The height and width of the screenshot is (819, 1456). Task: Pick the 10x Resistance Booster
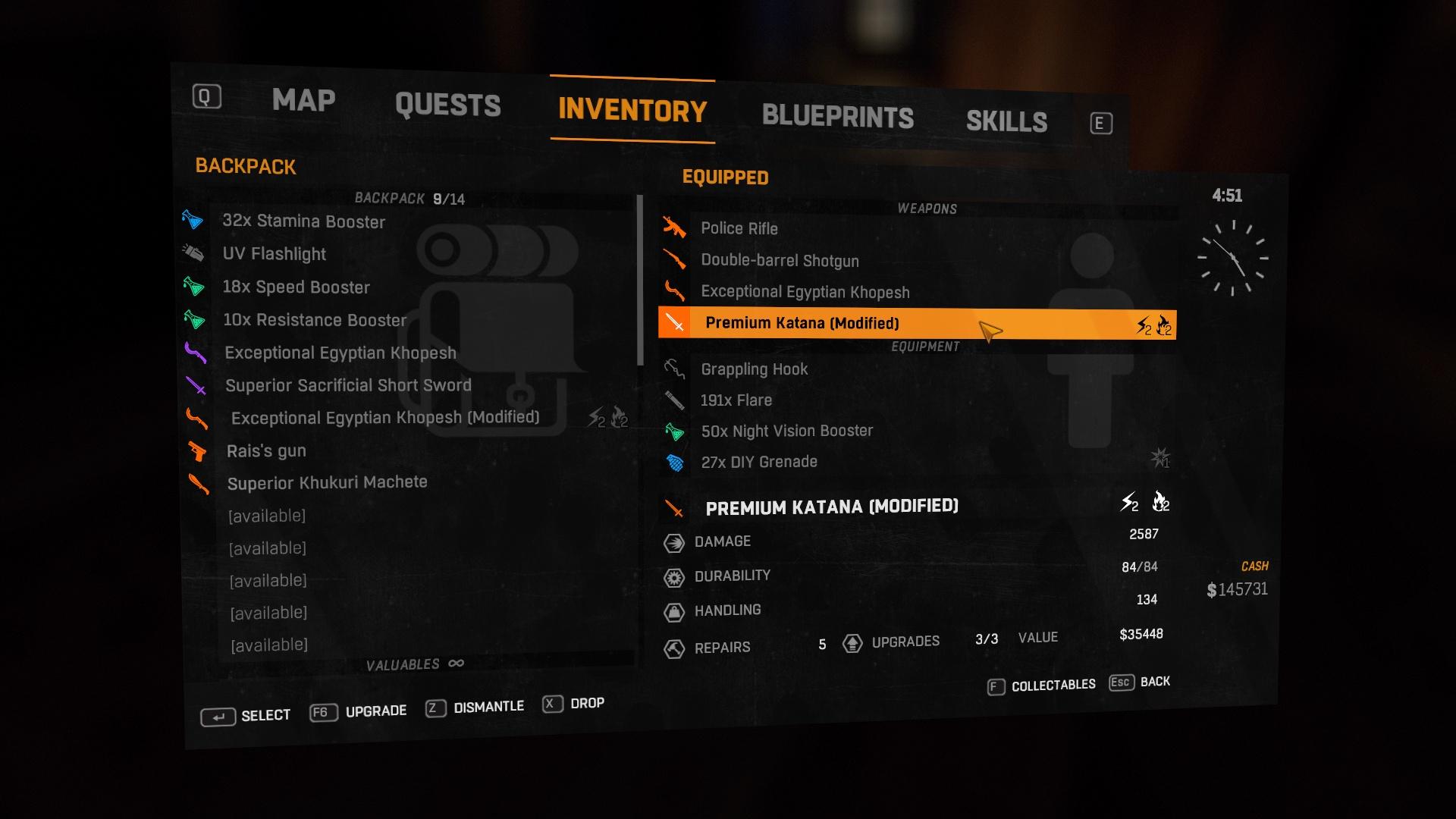314,320
